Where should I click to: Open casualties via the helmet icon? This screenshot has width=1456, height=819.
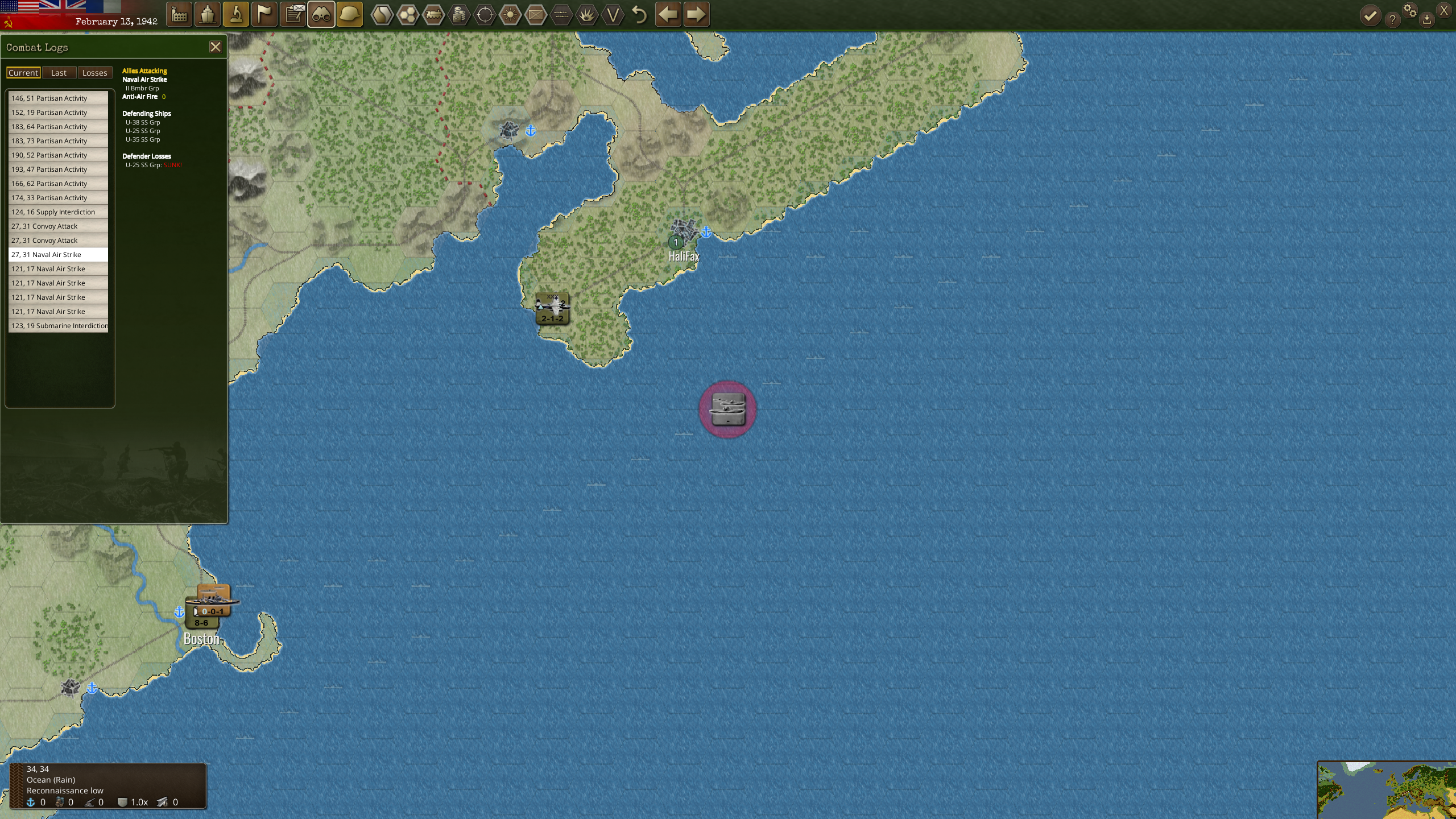[349, 14]
